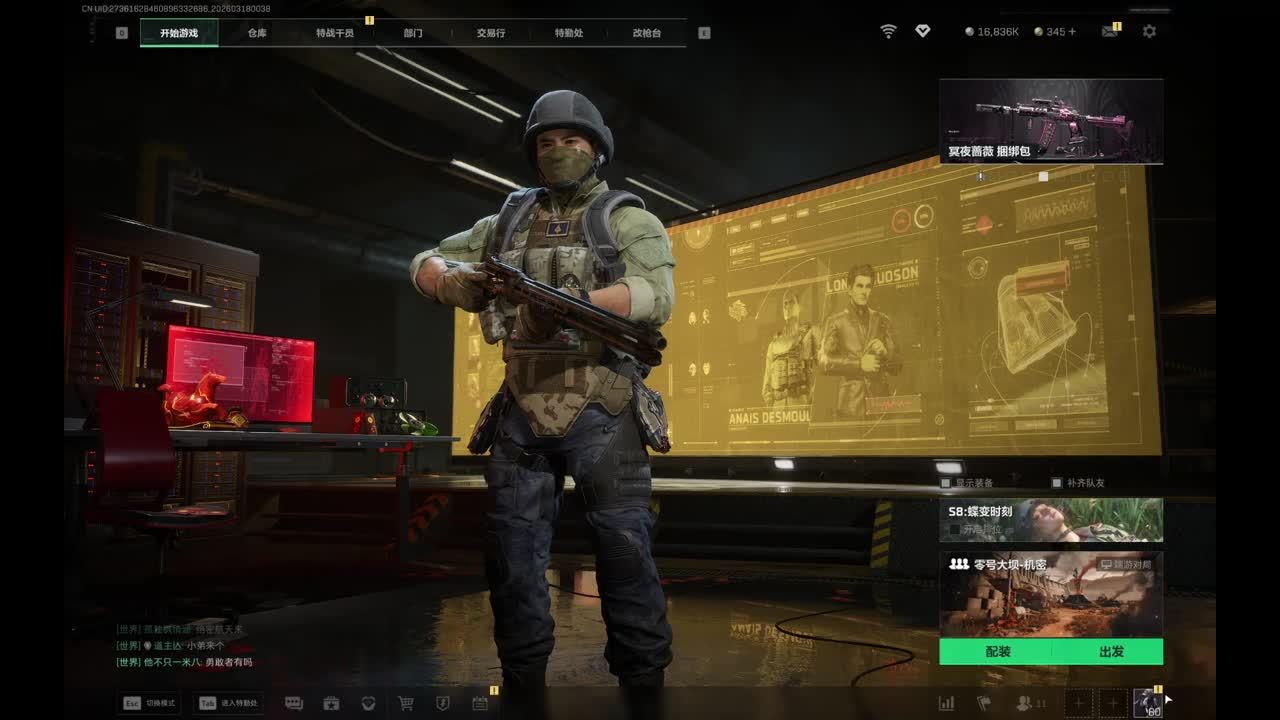
Task: Select the 部门 tab
Action: (413, 33)
